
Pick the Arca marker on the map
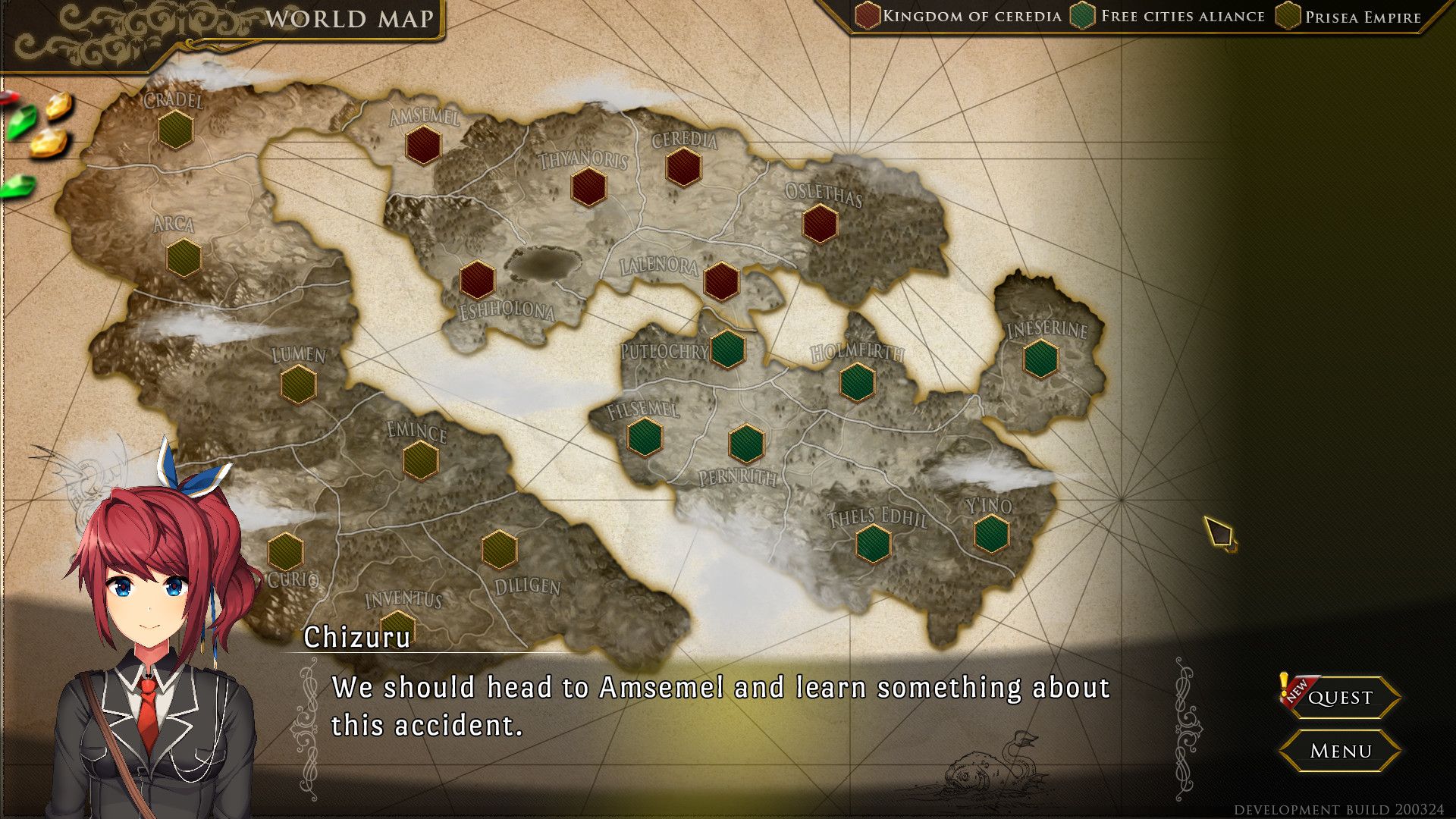pos(184,258)
